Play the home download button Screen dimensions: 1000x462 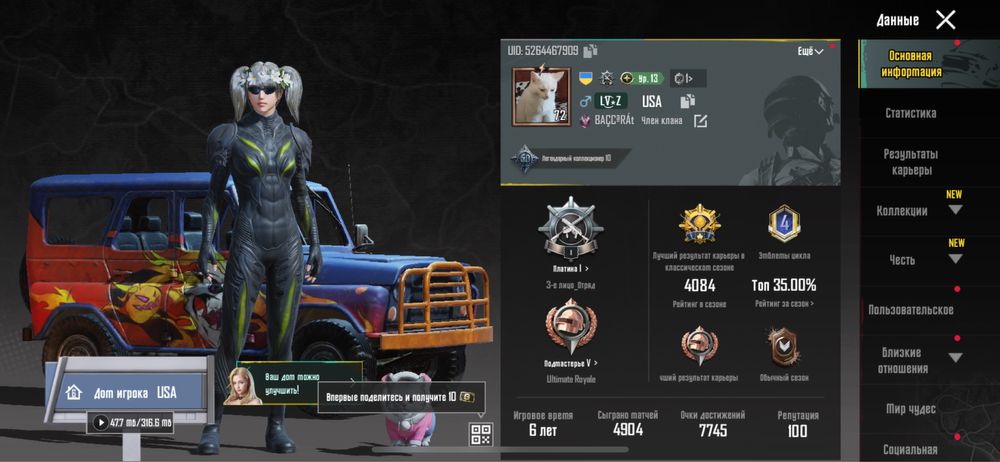pos(101,423)
